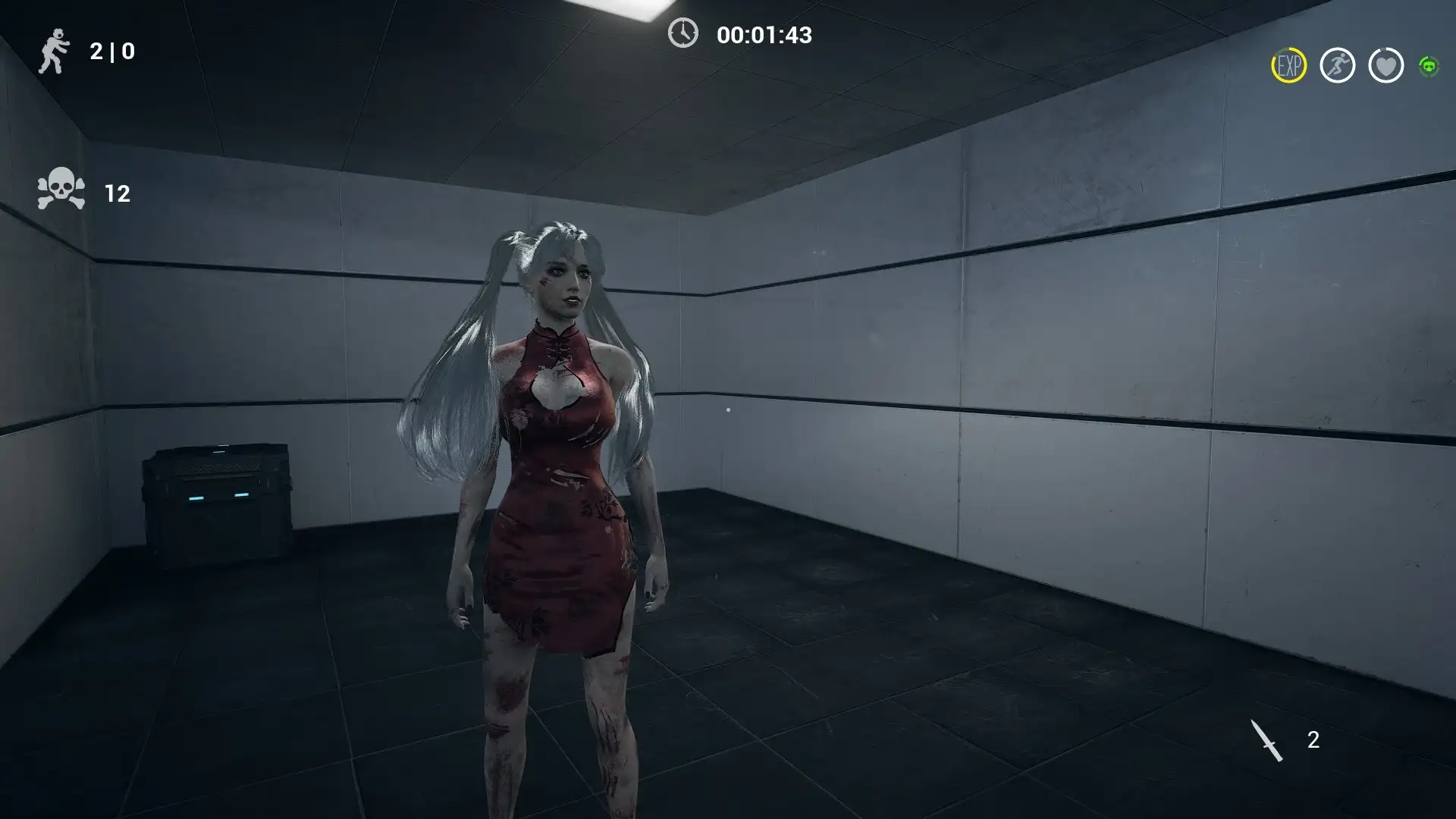
Task: Click the yellow EXP ring icon
Action: coord(1288,66)
